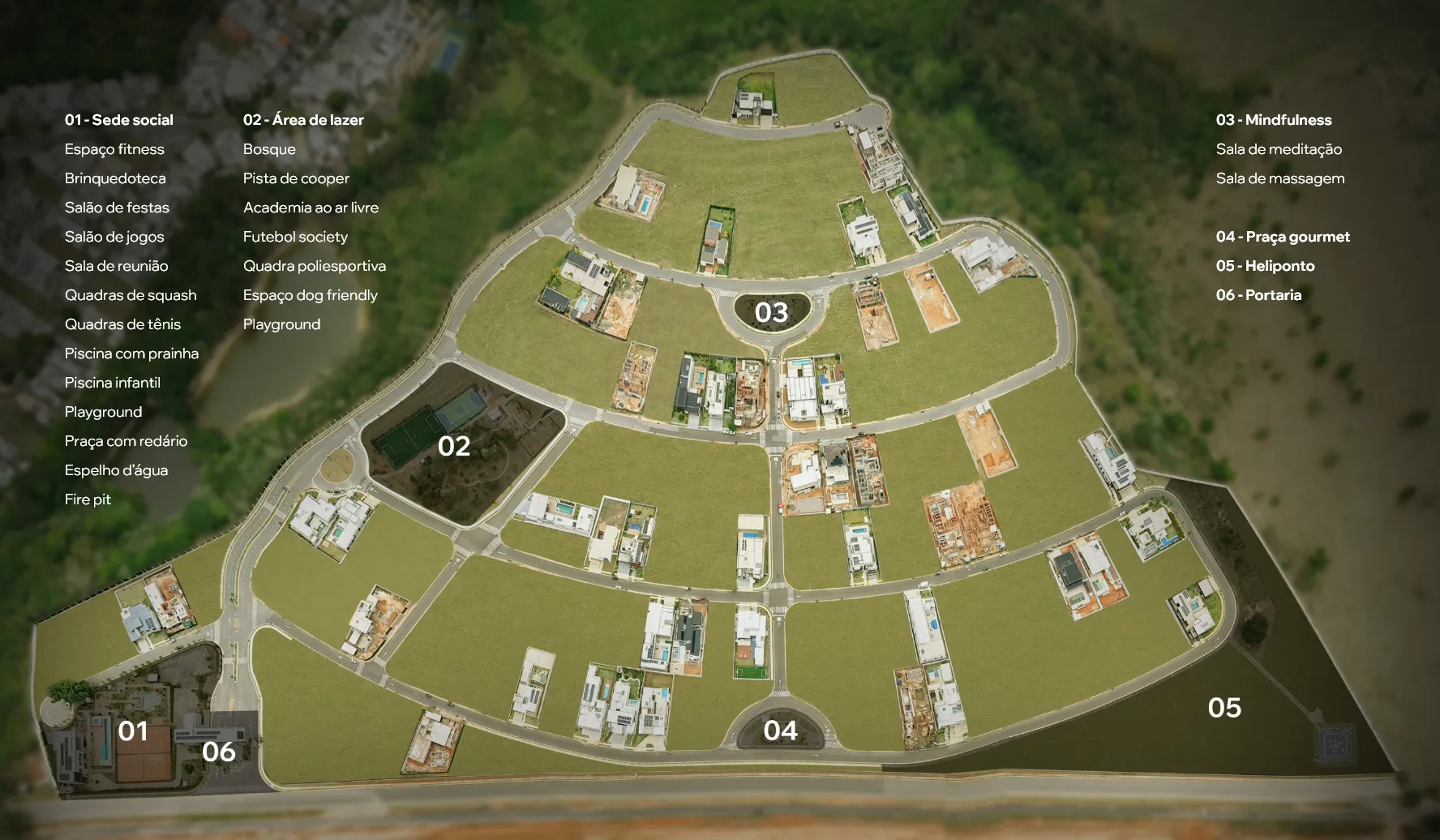Viewport: 1440px width, 840px height.
Task: Click the 06 marker on the map
Action: 219,752
